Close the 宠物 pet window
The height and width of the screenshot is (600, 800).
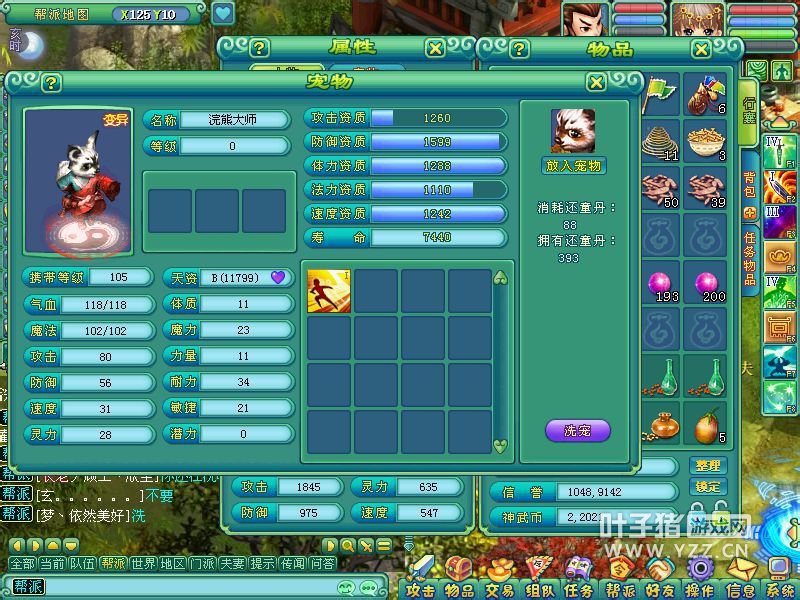pyautogui.click(x=596, y=83)
